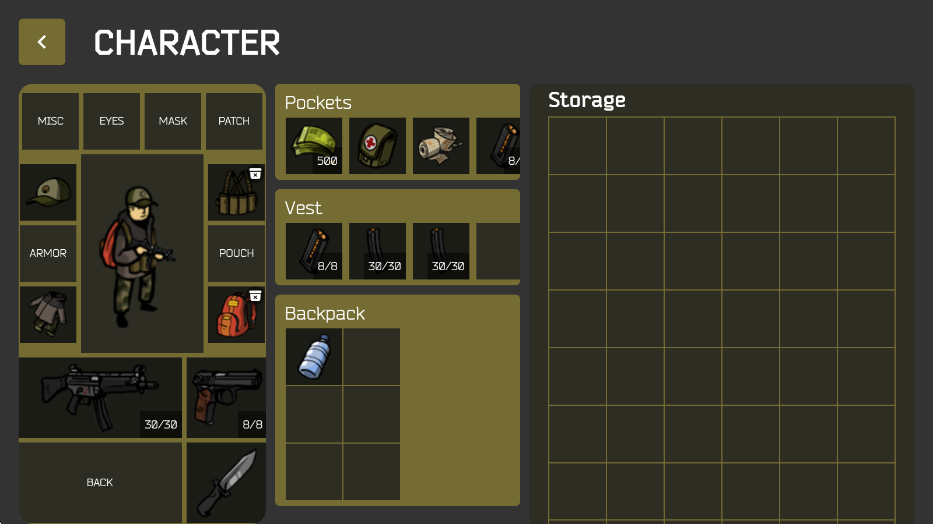Viewport: 933px width, 524px height.
Task: Select the combat knife slot
Action: point(225,482)
